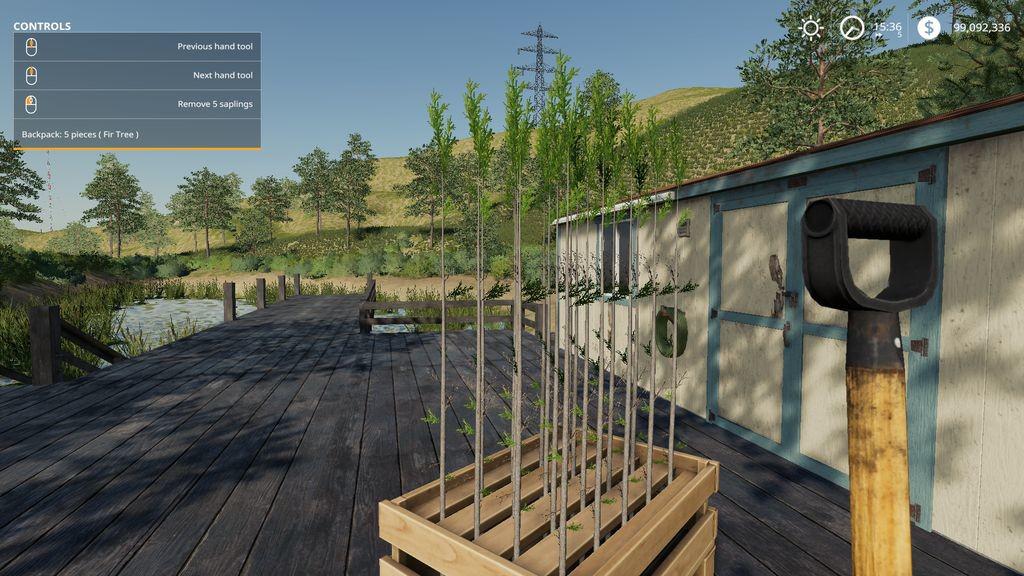Select the game clock icon
Image resolution: width=1024 pixels, height=576 pixels.
852,28
